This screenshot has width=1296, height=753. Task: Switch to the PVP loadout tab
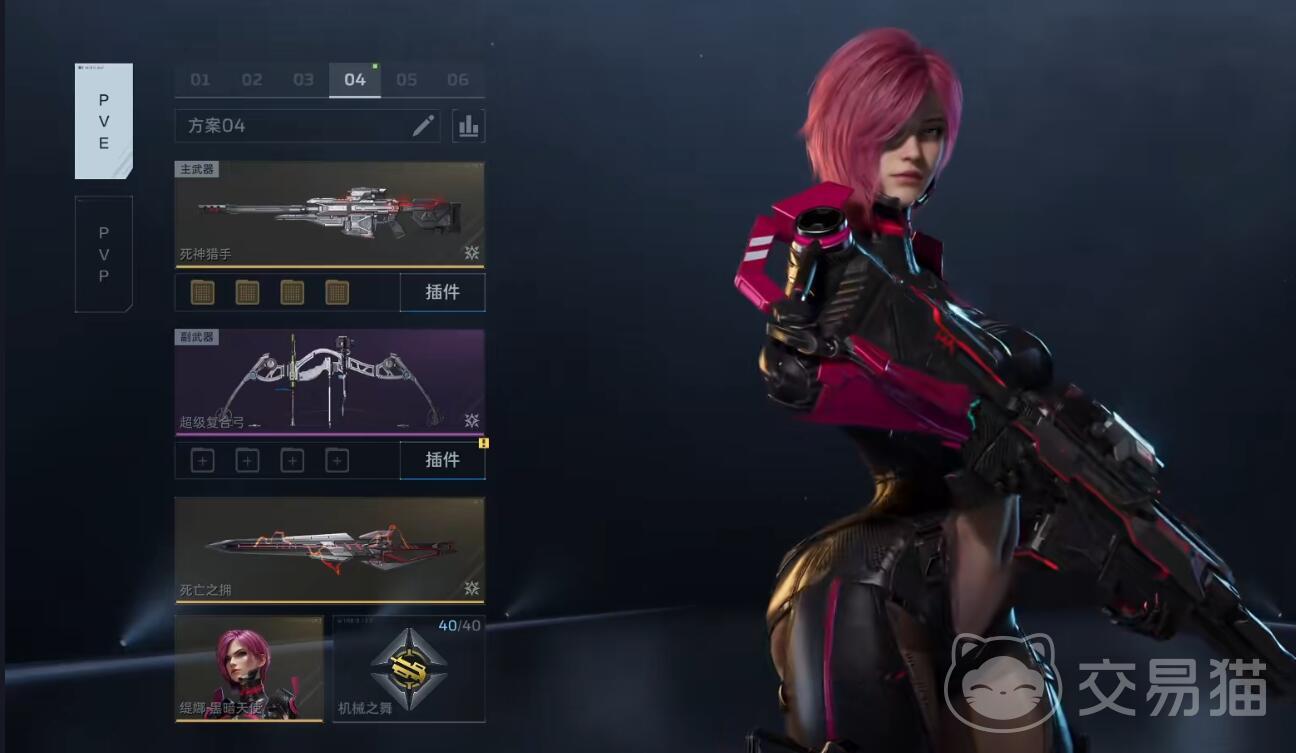[x=104, y=254]
